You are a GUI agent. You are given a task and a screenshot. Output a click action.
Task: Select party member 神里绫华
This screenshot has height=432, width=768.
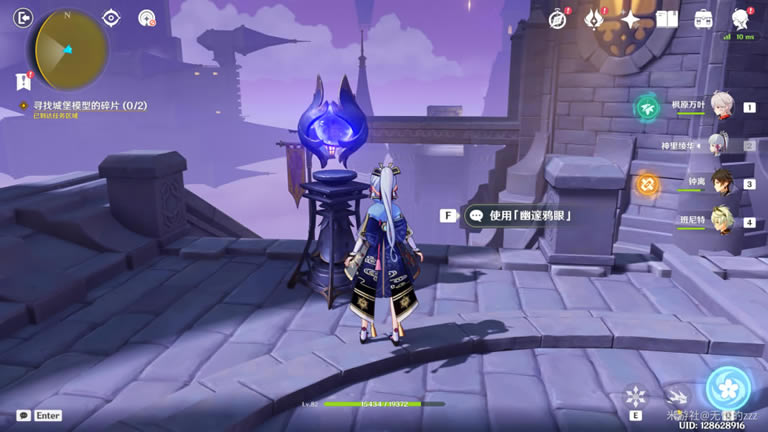pos(718,145)
